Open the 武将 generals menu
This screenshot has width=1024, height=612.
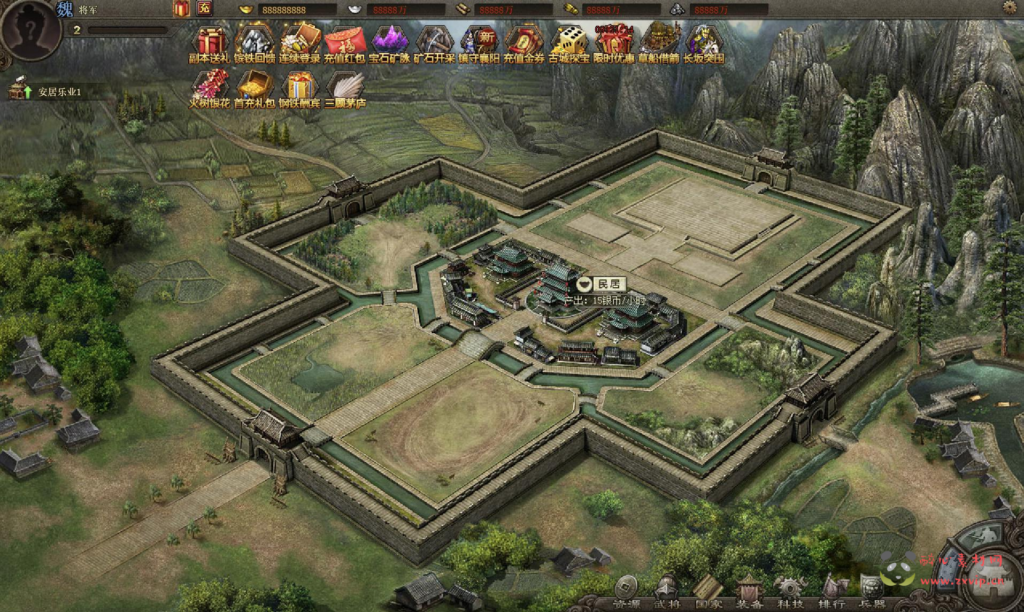coord(667,591)
